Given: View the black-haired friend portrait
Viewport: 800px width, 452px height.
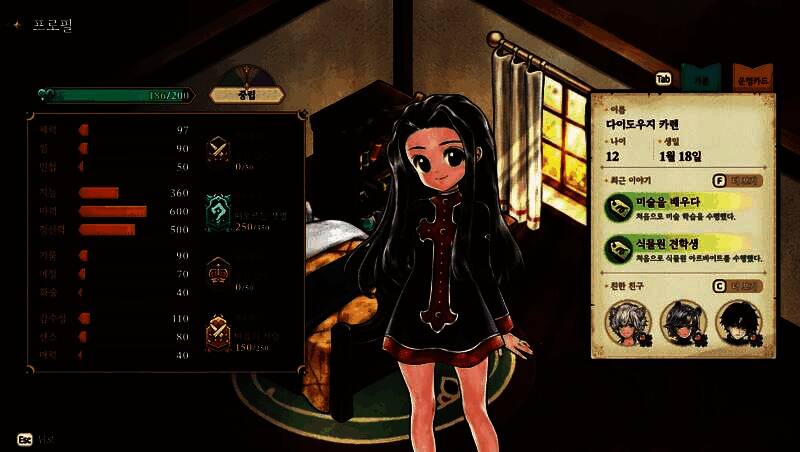Looking at the screenshot, I should click(x=738, y=322).
